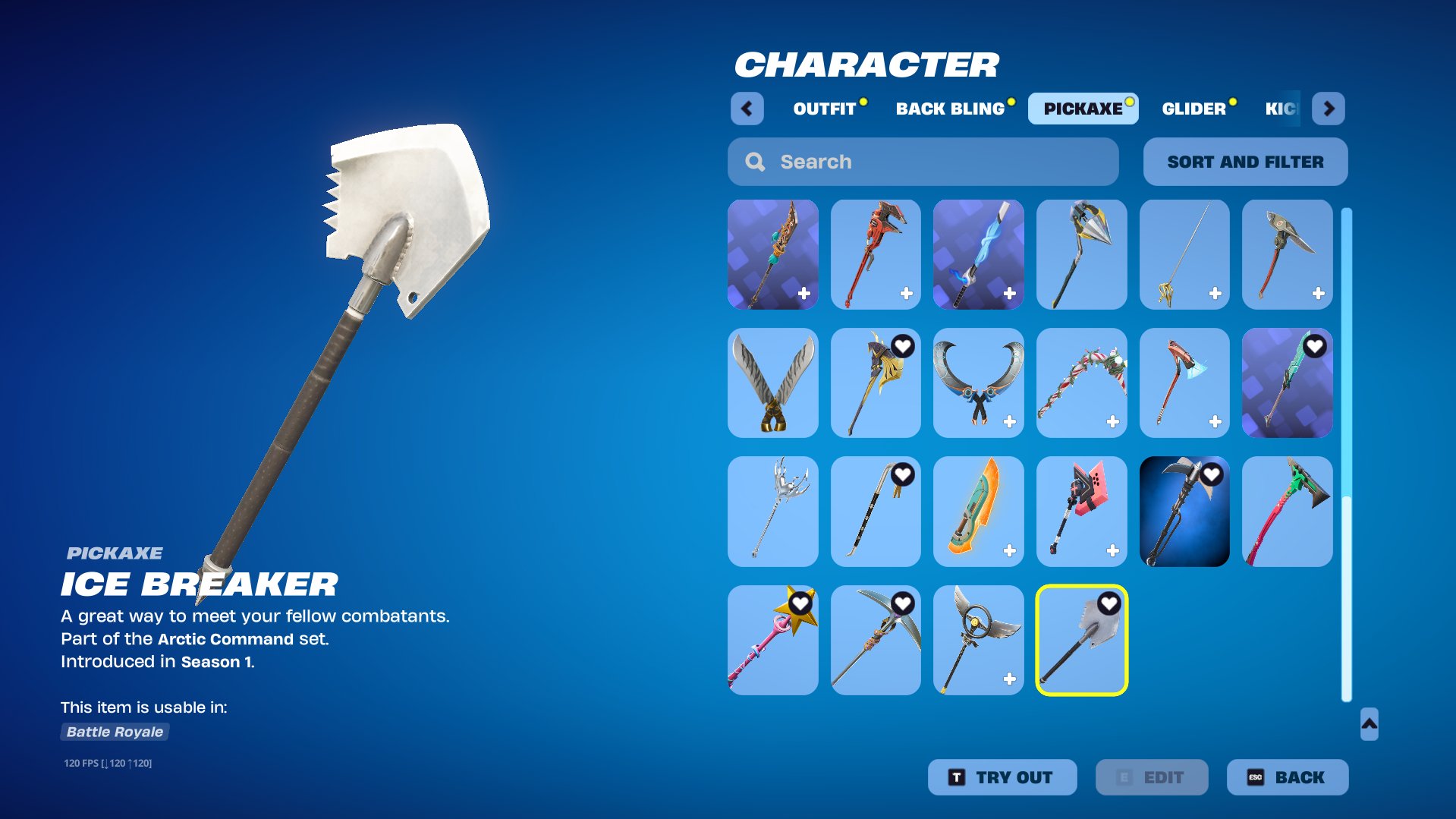Image resolution: width=1456 pixels, height=819 pixels.
Task: Open the Back Bling tab
Action: (950, 109)
